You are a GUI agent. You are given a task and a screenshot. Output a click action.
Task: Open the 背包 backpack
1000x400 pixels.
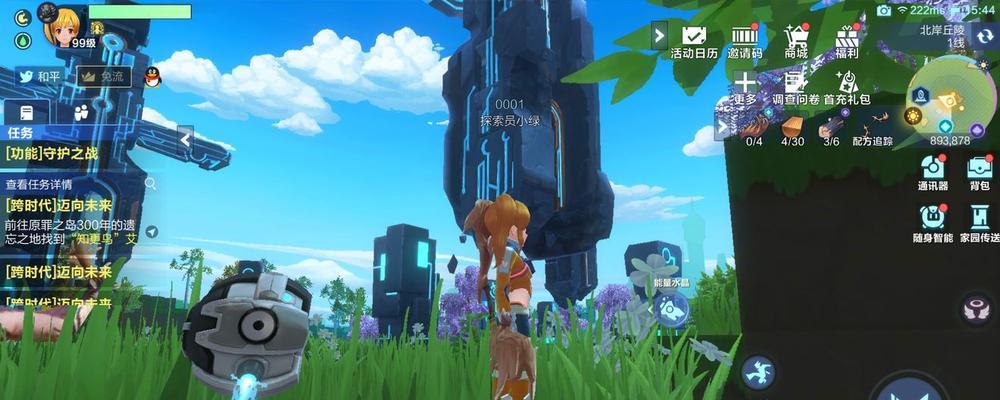(979, 171)
